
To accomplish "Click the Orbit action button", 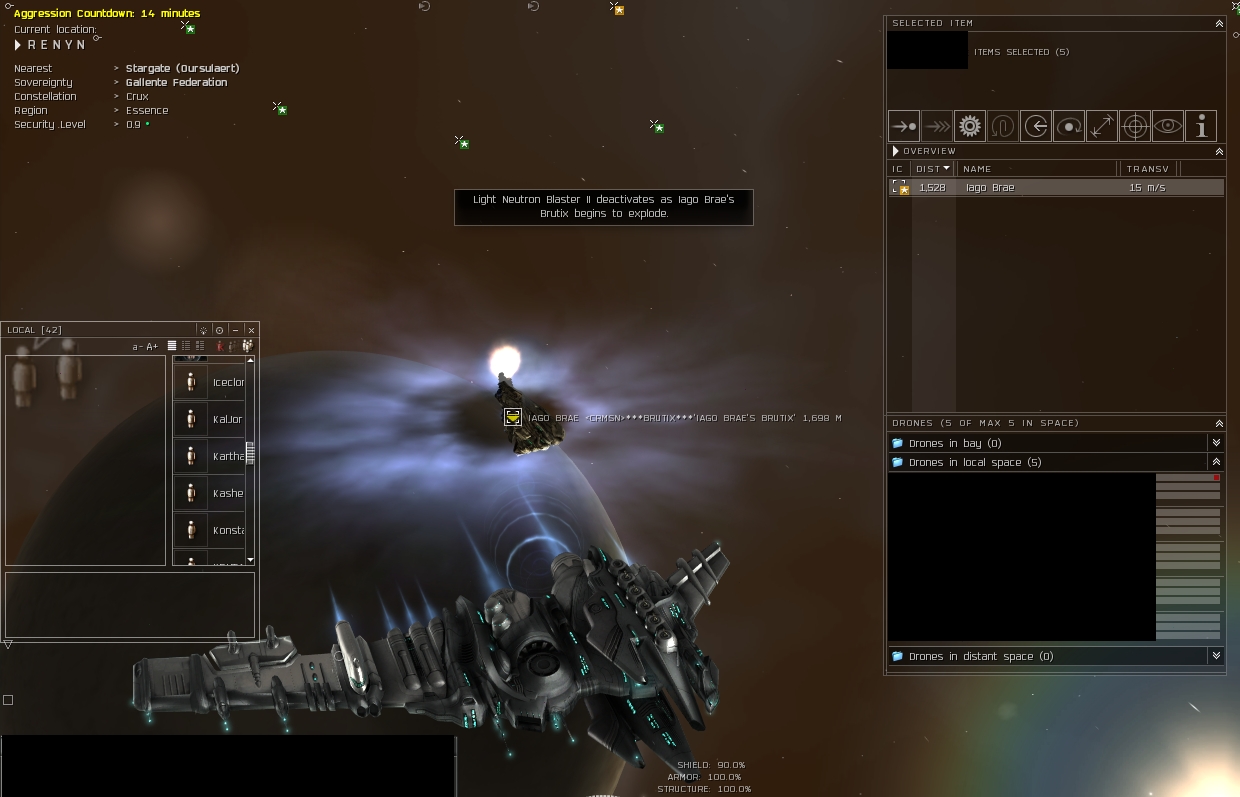I will tap(1068, 126).
